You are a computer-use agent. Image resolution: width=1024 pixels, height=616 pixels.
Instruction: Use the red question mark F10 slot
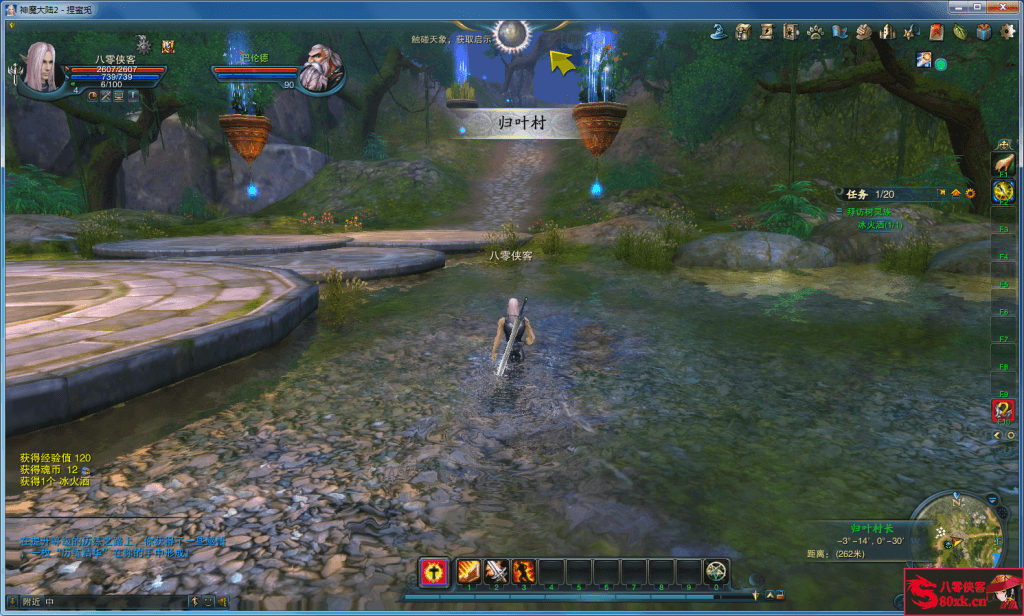point(1003,409)
